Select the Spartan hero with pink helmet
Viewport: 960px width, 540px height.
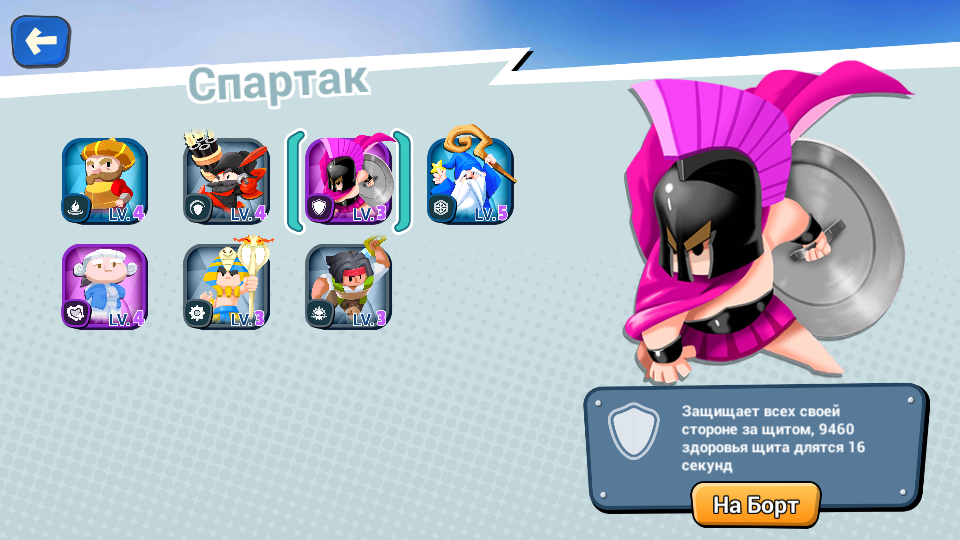[x=349, y=181]
